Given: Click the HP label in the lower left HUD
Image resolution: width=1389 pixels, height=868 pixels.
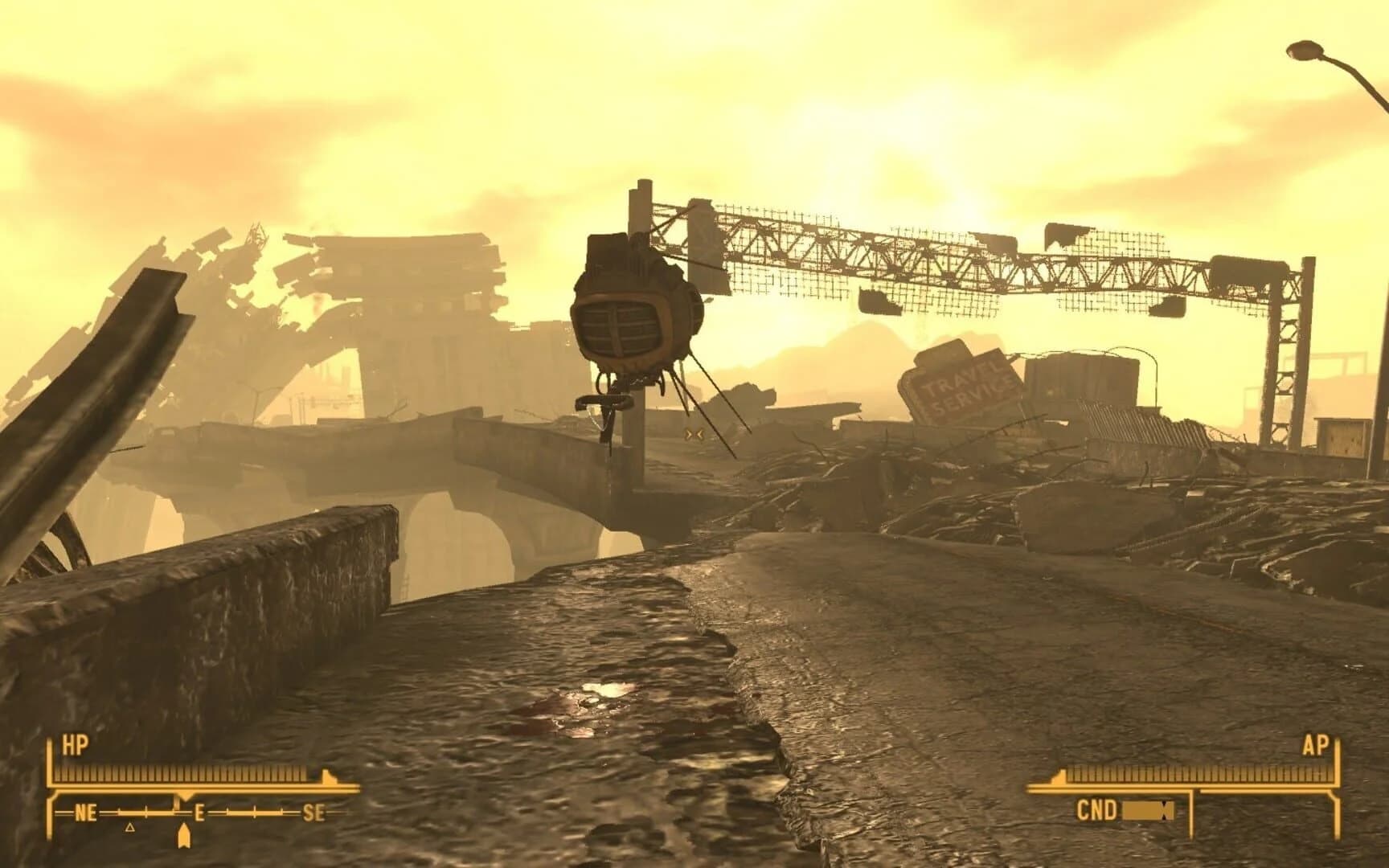Looking at the screenshot, I should [75, 743].
